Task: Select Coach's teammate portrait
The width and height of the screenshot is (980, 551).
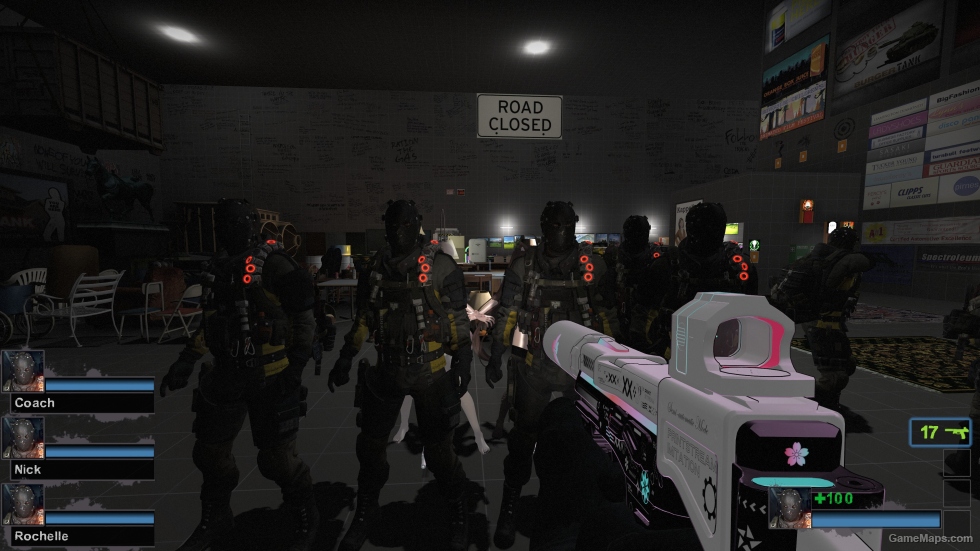Action: 22,371
